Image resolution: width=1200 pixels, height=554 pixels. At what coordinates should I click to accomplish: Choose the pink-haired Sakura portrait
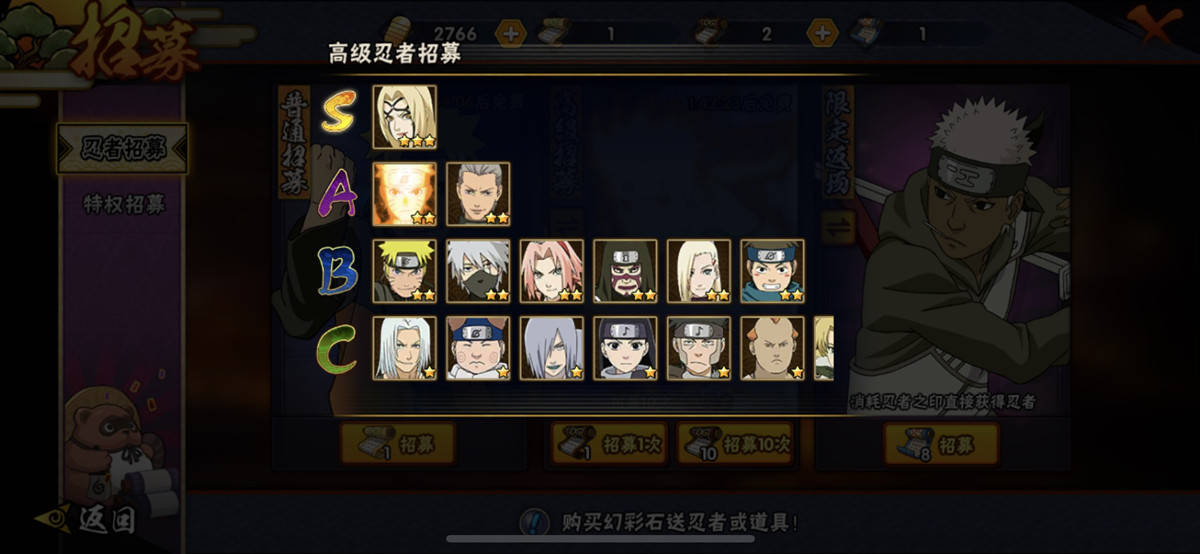pos(552,271)
